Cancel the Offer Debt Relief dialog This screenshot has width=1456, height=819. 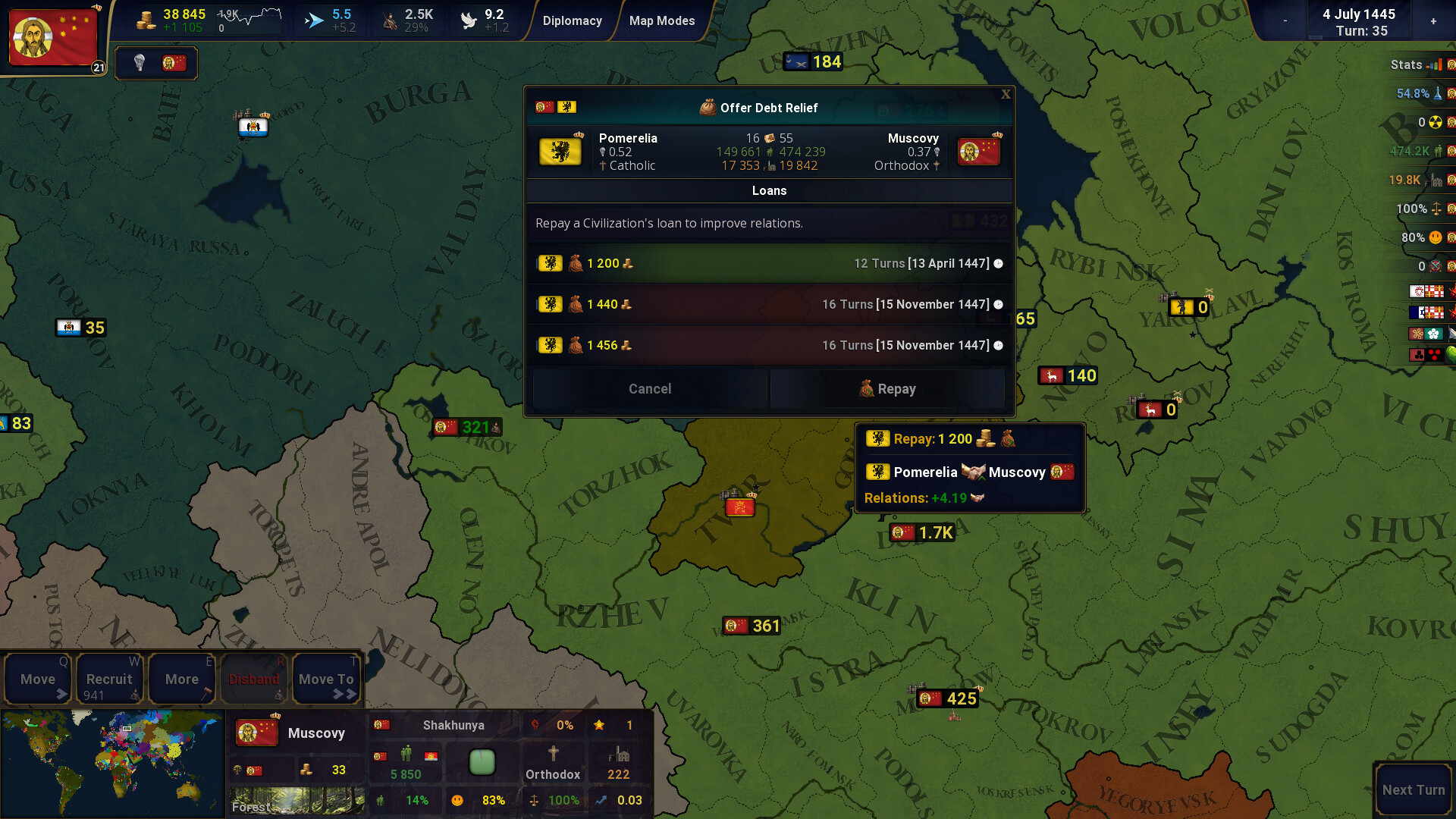[649, 388]
